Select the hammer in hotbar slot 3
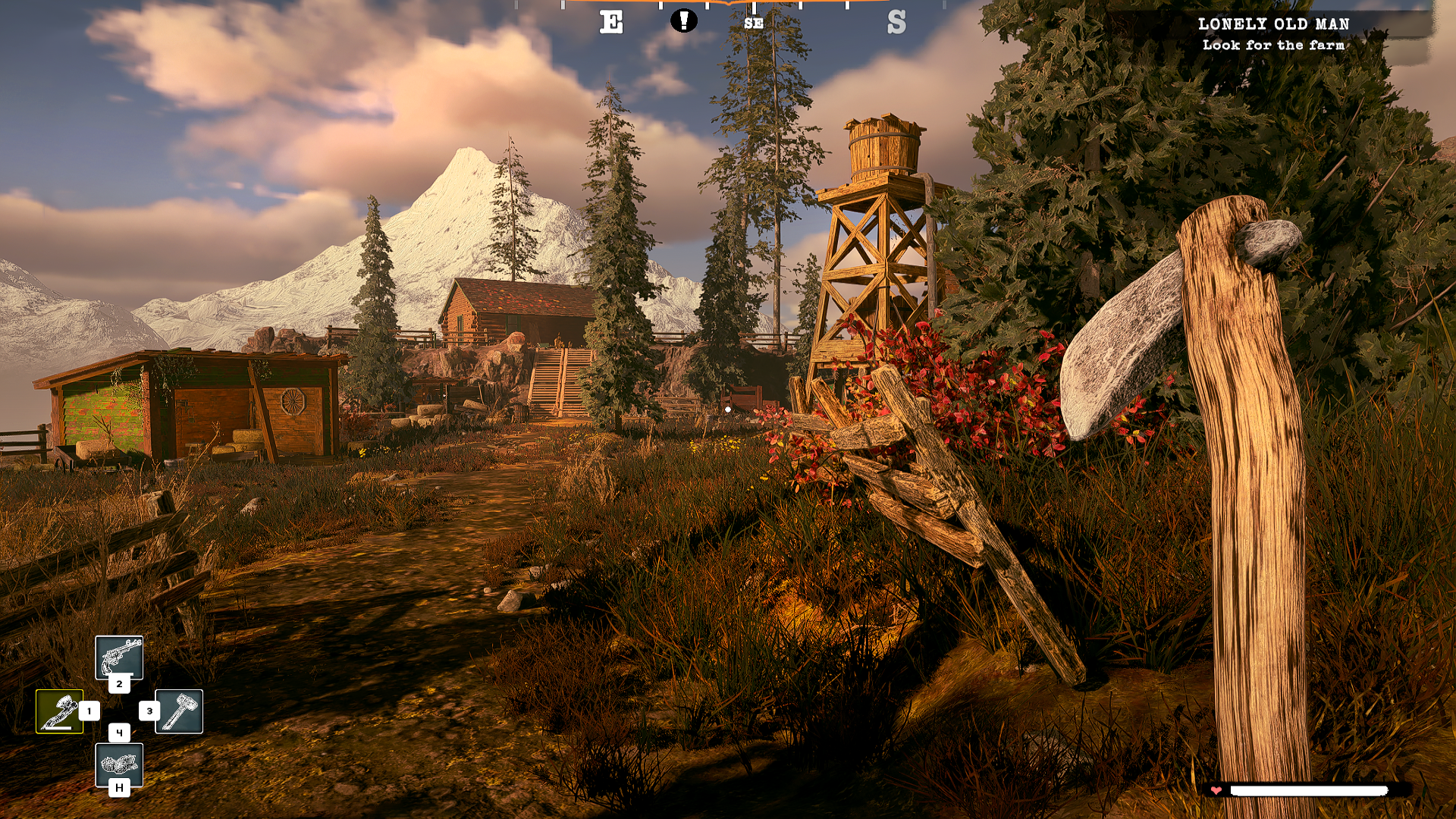1456x819 pixels. [x=180, y=711]
